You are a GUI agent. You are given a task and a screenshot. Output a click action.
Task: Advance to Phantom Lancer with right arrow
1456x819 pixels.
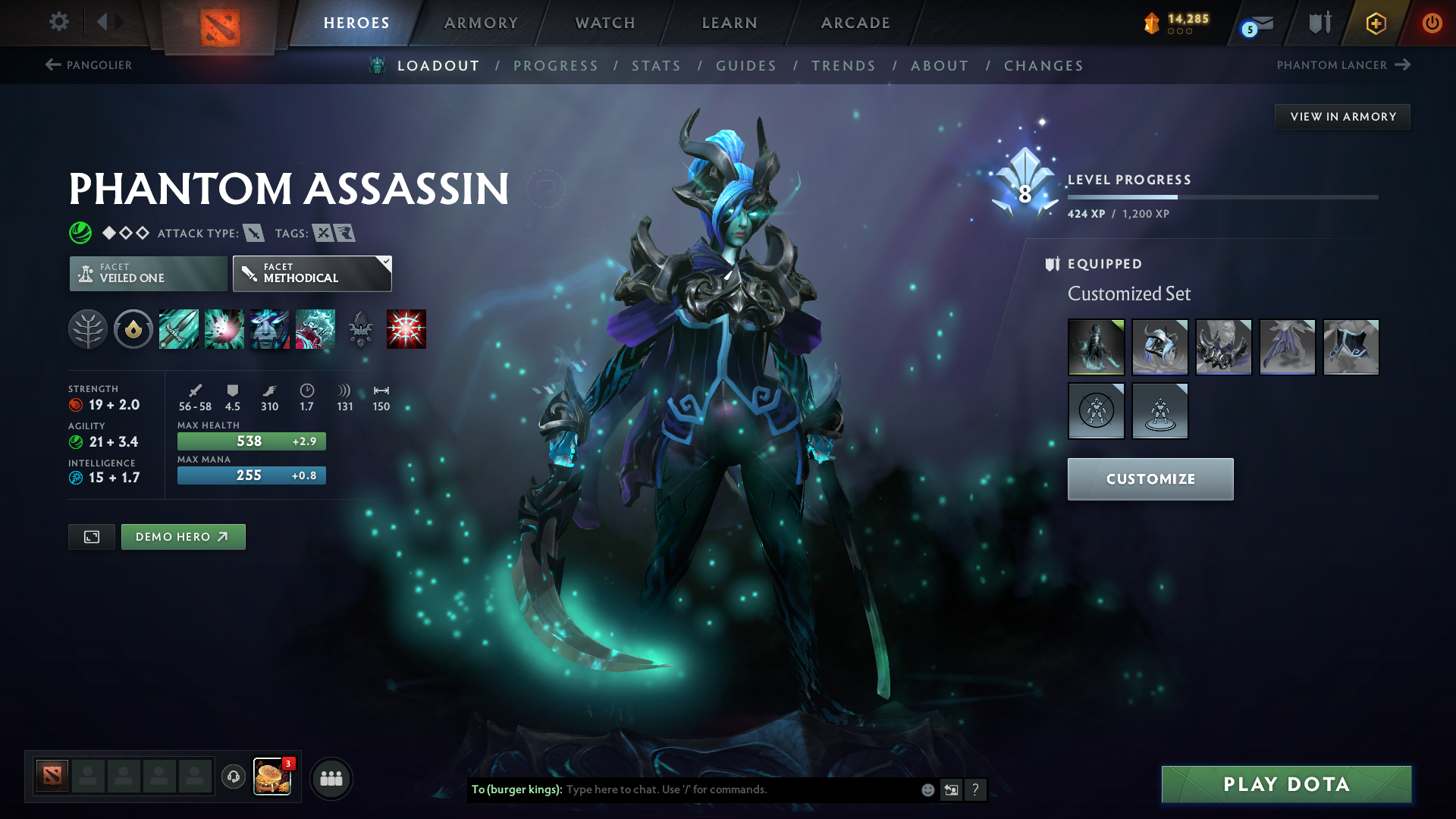1401,65
